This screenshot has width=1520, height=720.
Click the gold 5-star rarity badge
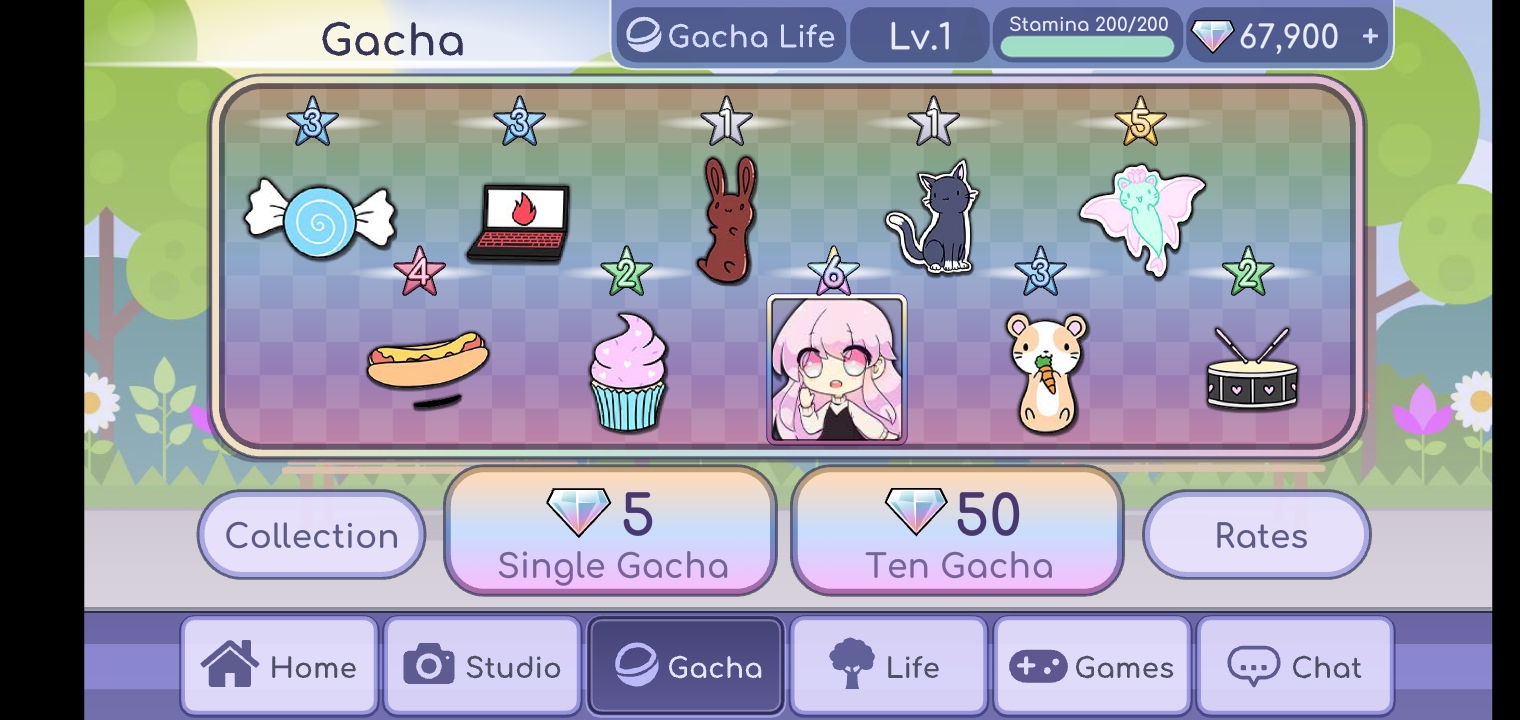(1142, 122)
